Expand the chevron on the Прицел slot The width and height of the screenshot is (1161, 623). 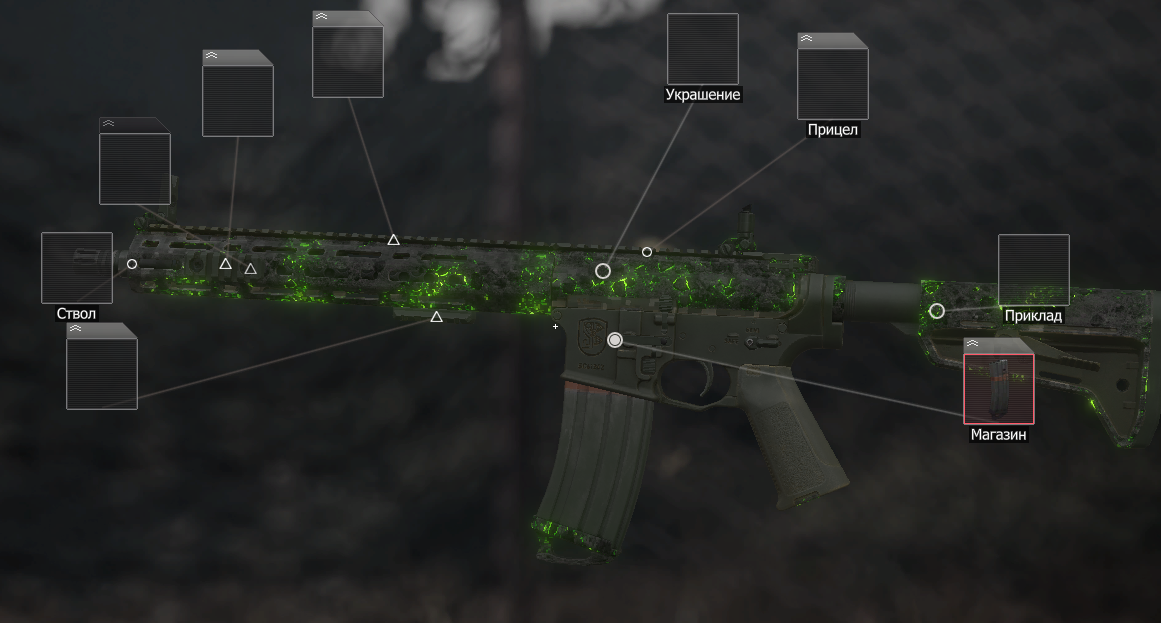(805, 38)
